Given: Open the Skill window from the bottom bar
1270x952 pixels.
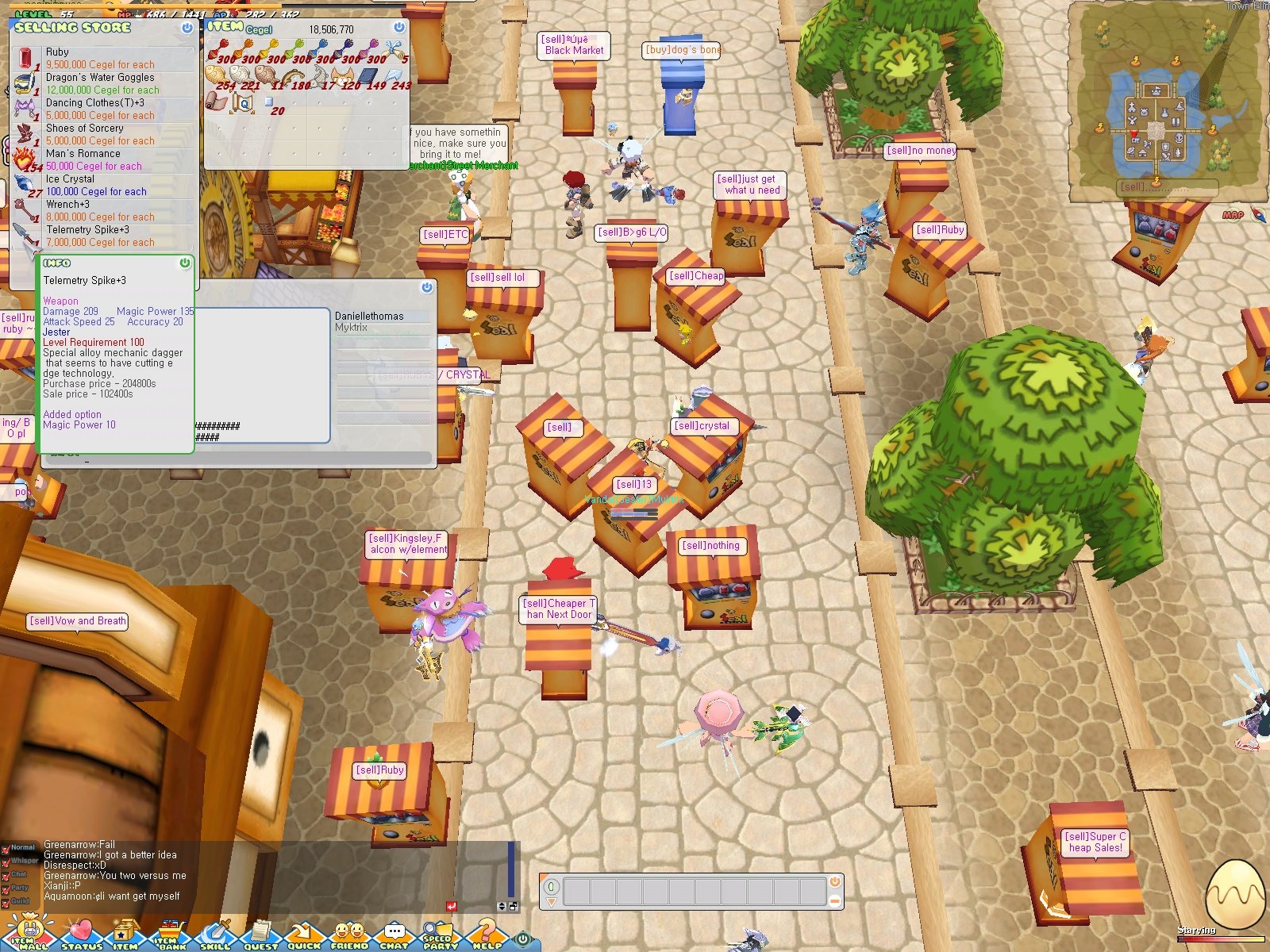Looking at the screenshot, I should 214,939.
